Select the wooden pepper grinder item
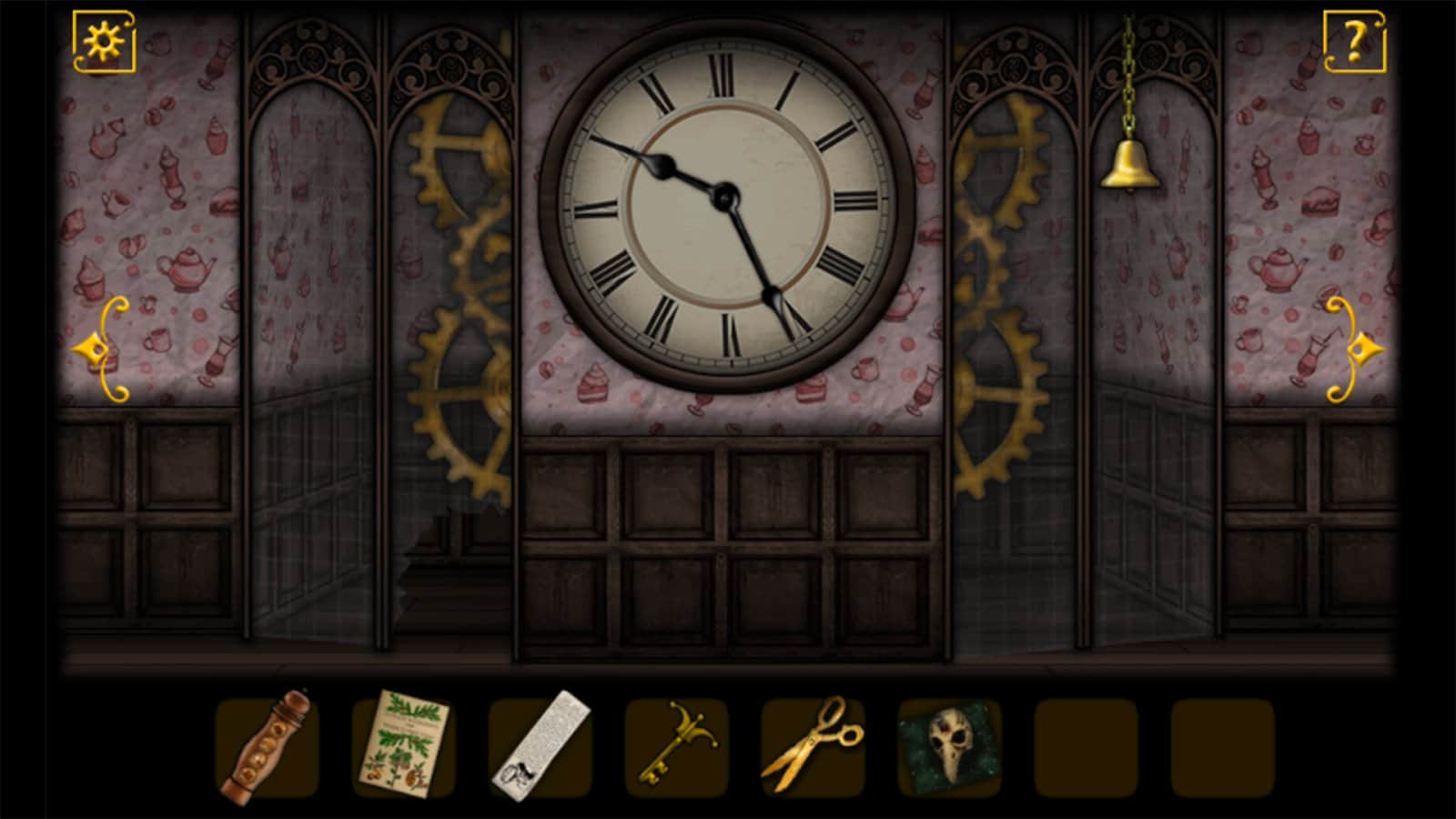Screen dimensions: 1456x819 click(266, 748)
